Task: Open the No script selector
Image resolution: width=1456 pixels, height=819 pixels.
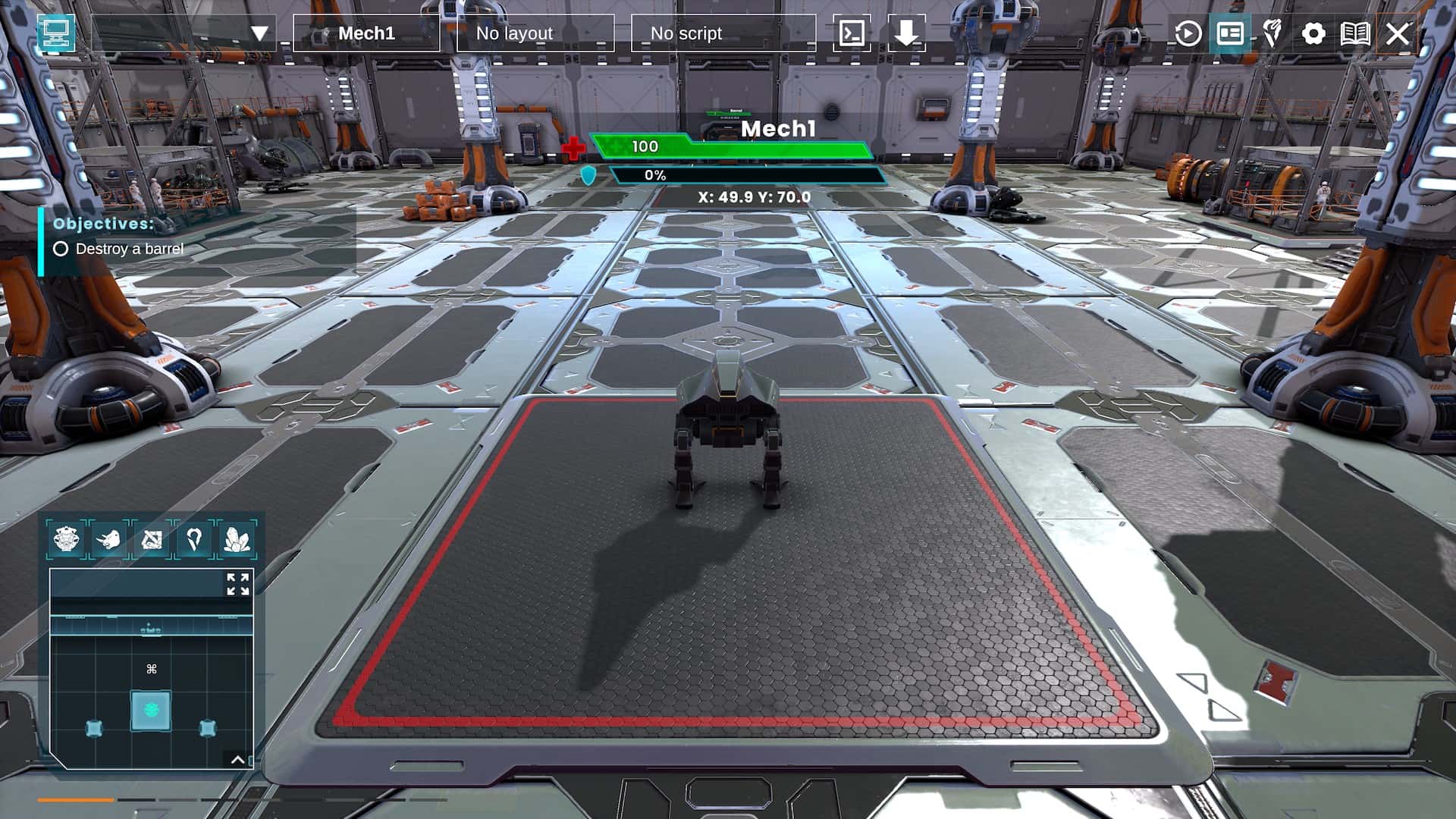Action: click(685, 33)
